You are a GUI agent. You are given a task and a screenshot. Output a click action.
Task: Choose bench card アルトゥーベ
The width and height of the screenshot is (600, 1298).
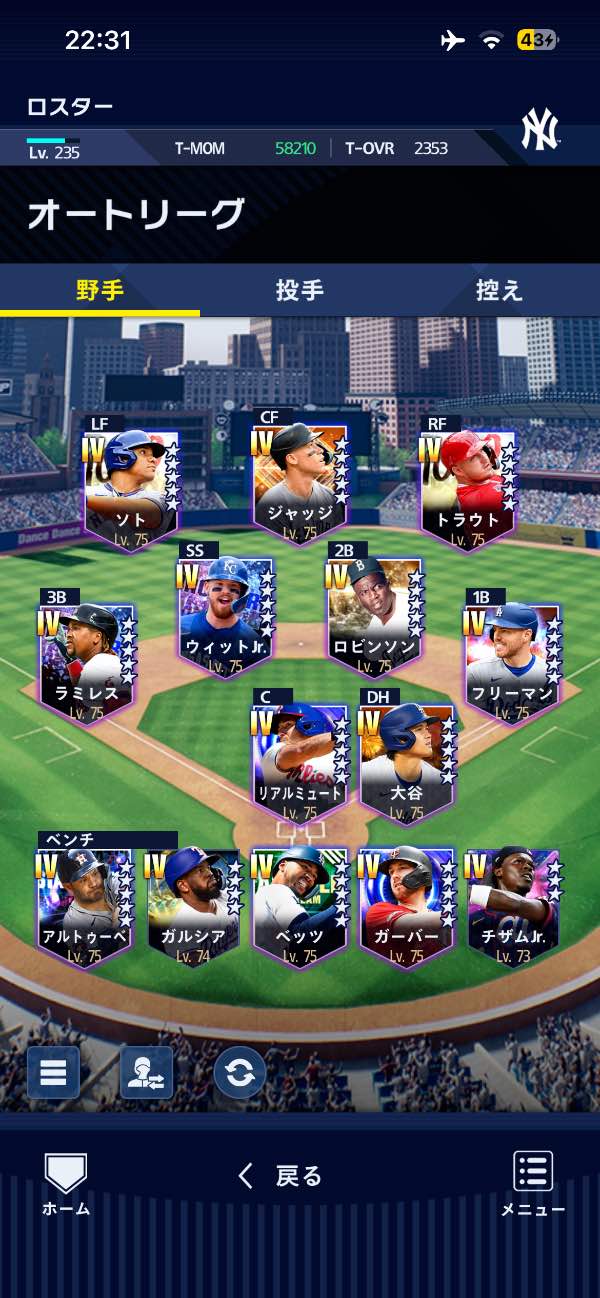click(84, 907)
